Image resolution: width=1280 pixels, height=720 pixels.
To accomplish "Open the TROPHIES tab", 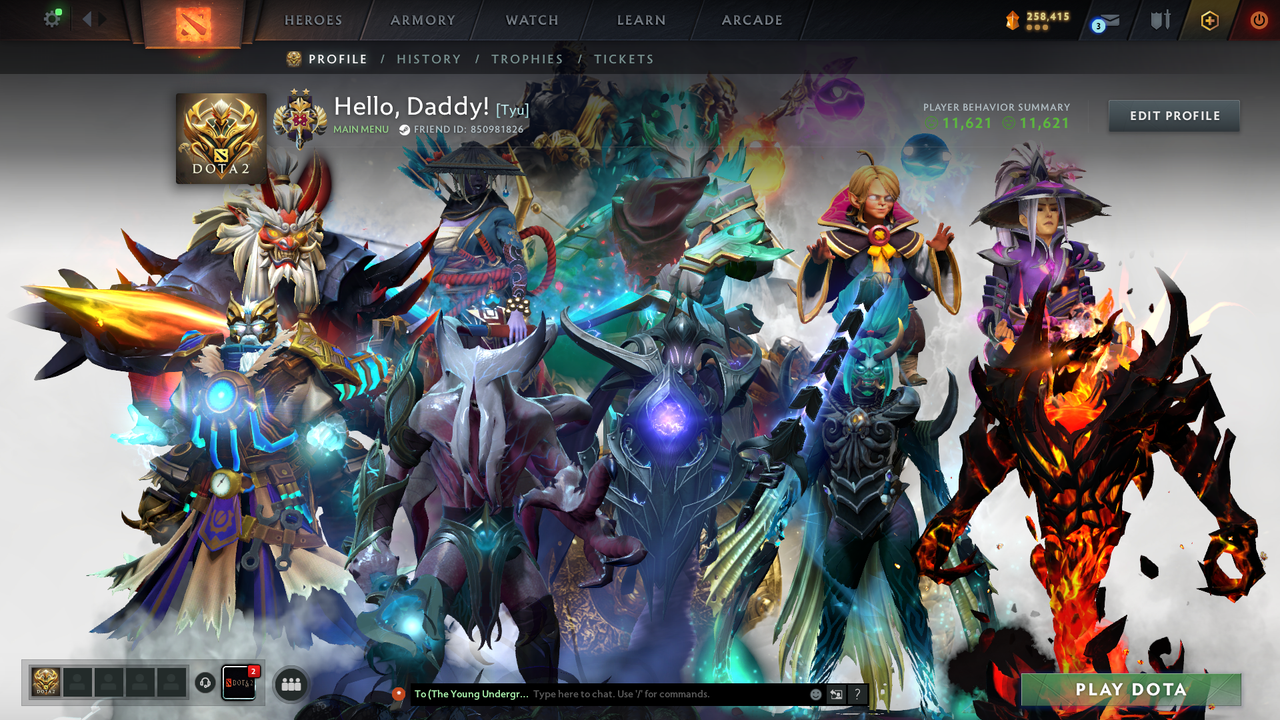I will coord(527,59).
